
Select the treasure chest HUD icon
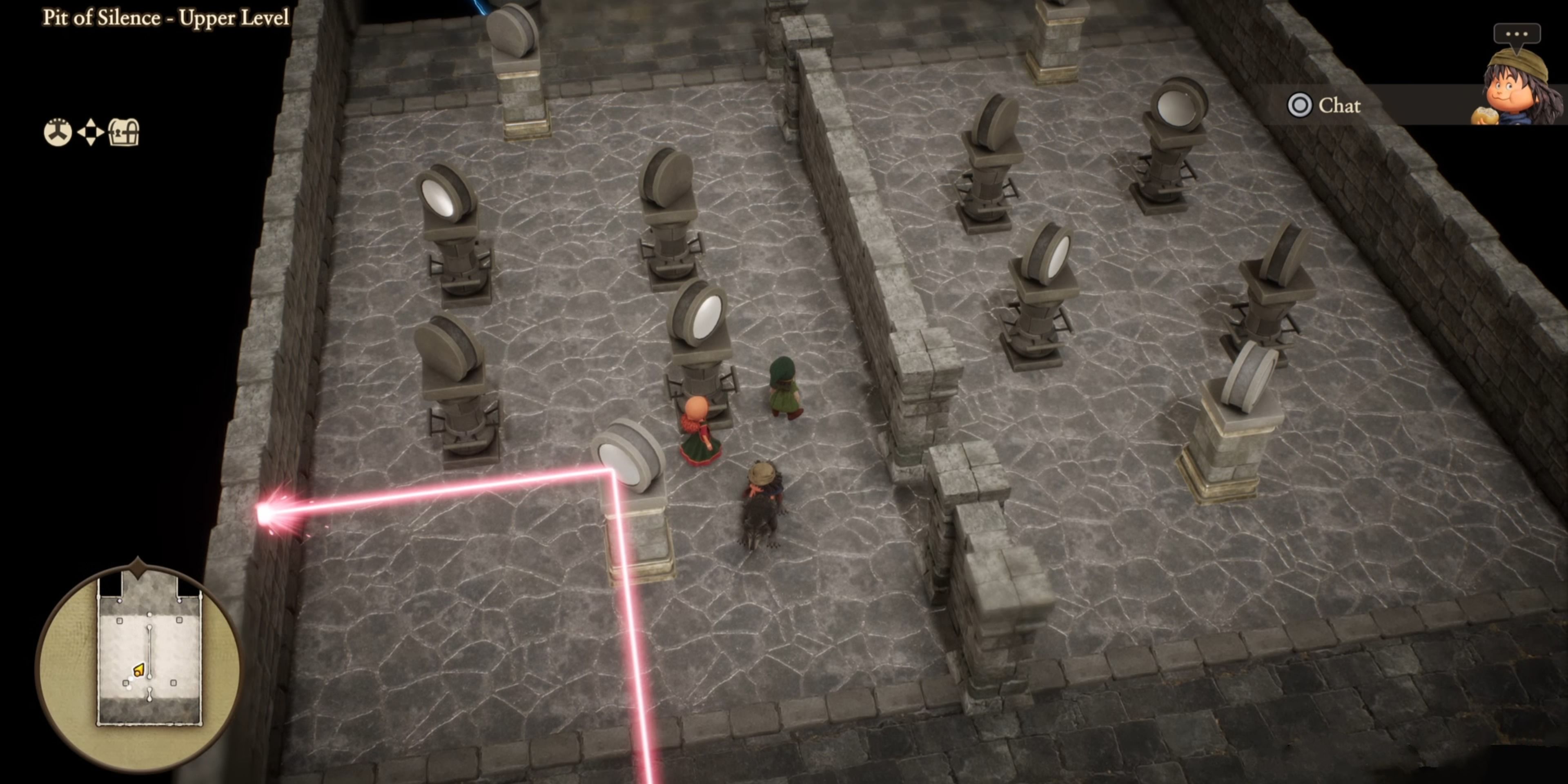tap(124, 132)
